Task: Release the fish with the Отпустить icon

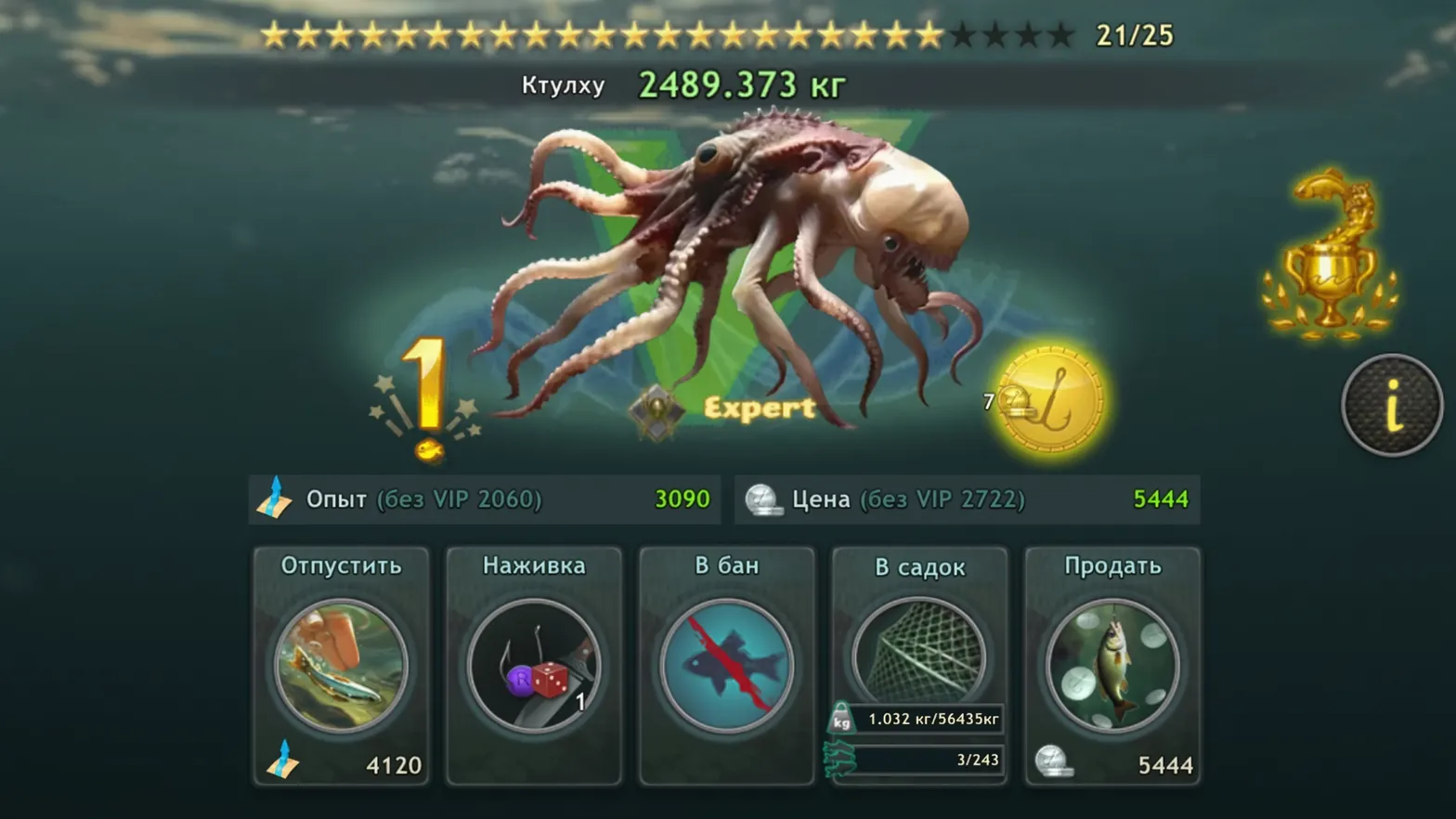Action: [x=340, y=665]
